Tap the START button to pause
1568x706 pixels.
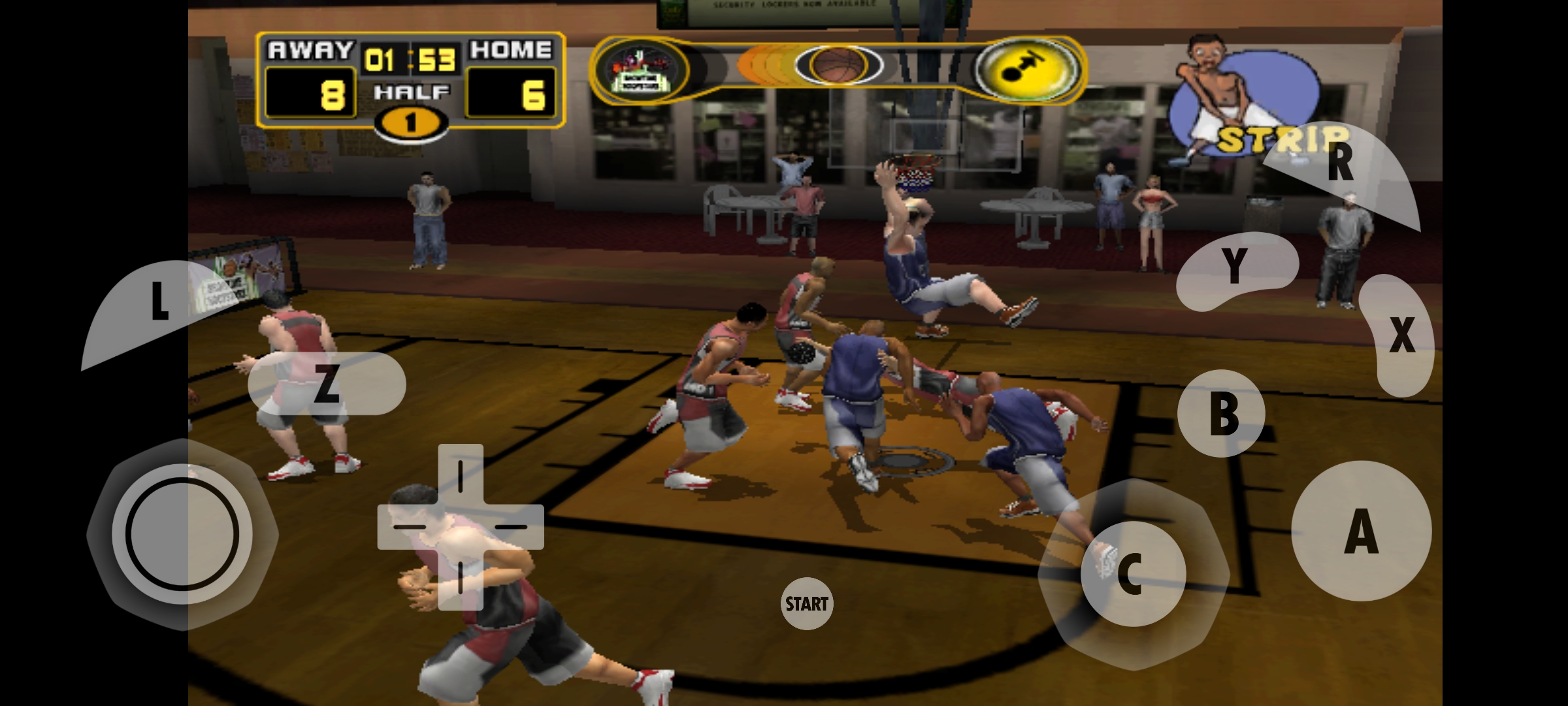806,603
